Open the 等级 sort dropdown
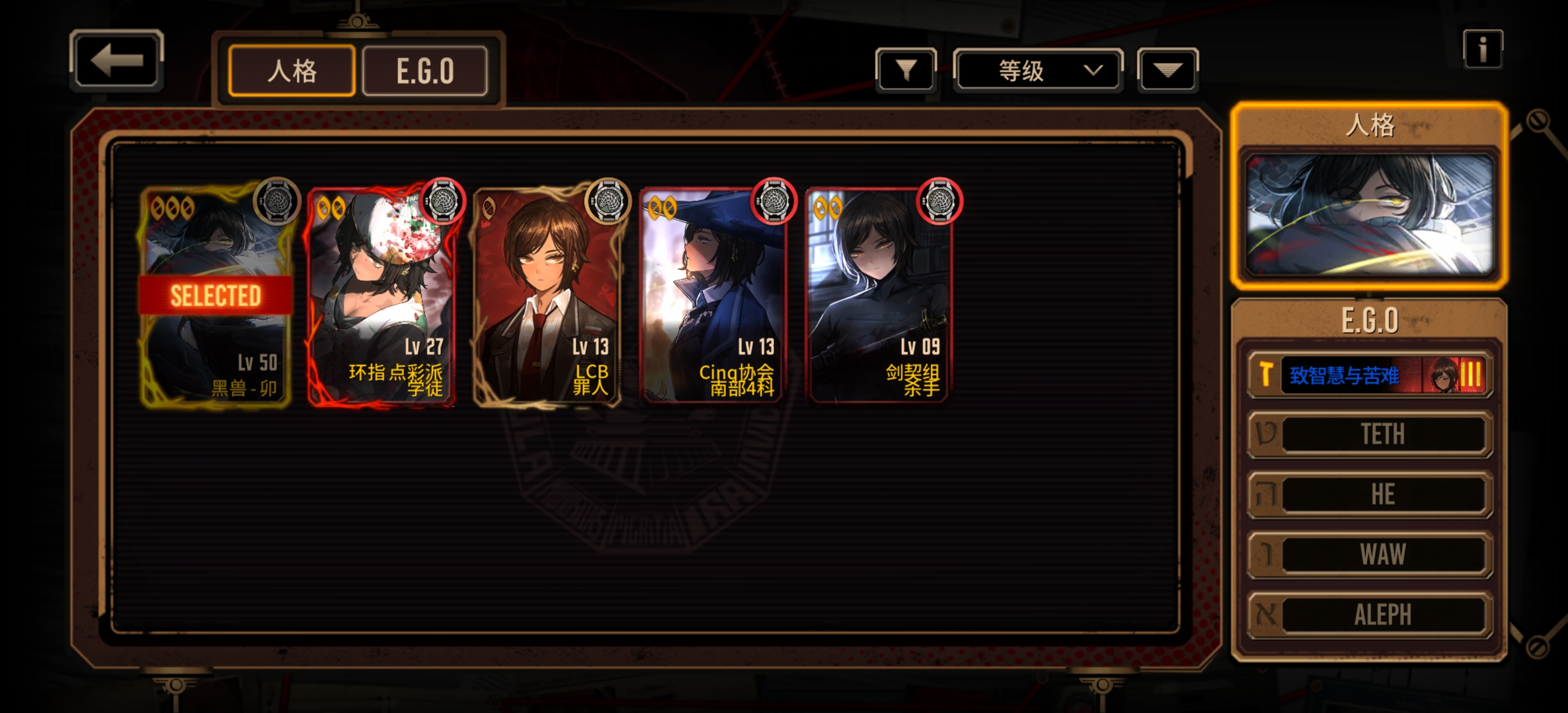Screen dimensions: 1568x713 (1038, 71)
